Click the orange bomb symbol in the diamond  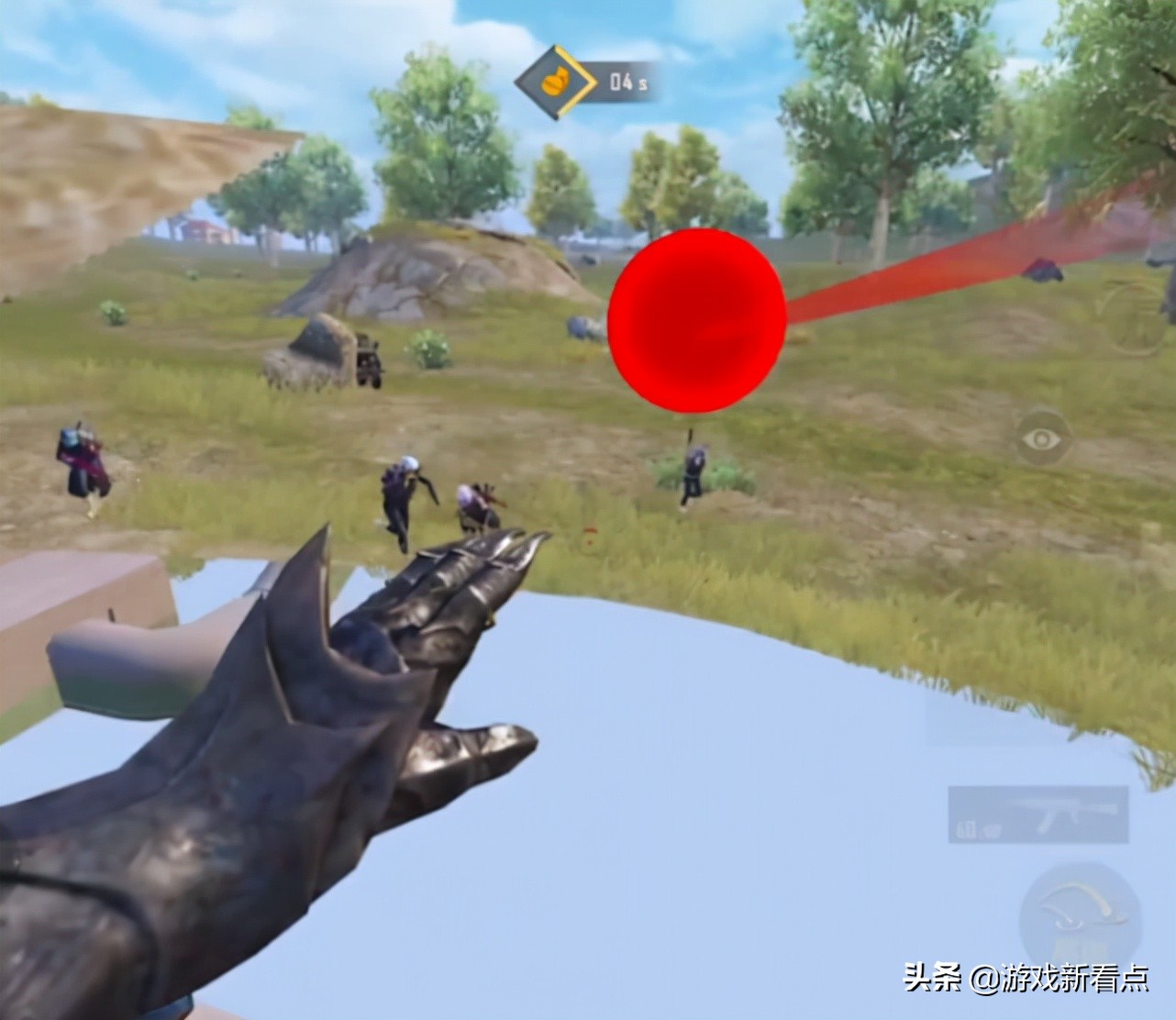(x=553, y=81)
